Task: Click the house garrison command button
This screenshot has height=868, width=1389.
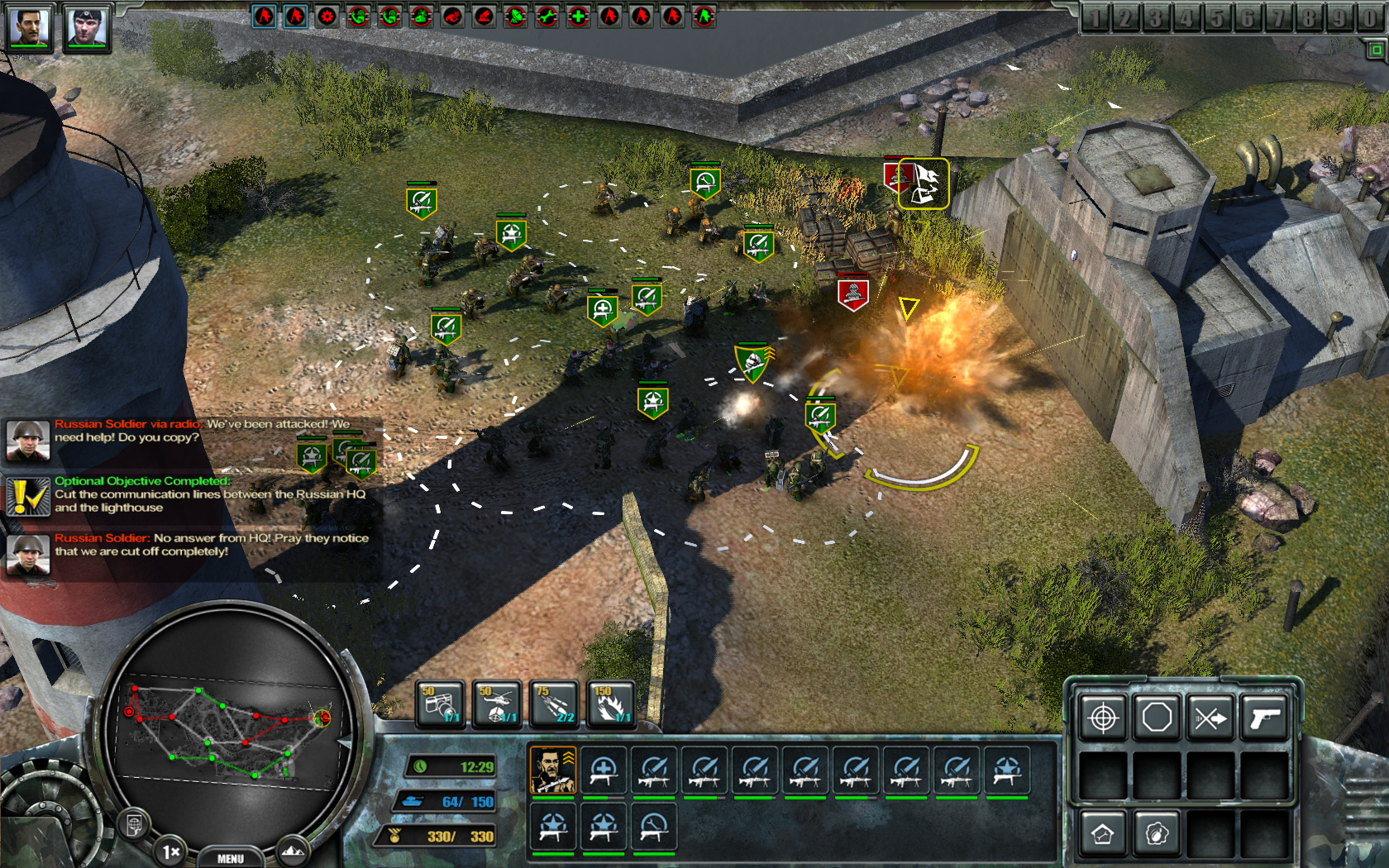Action: click(1104, 833)
